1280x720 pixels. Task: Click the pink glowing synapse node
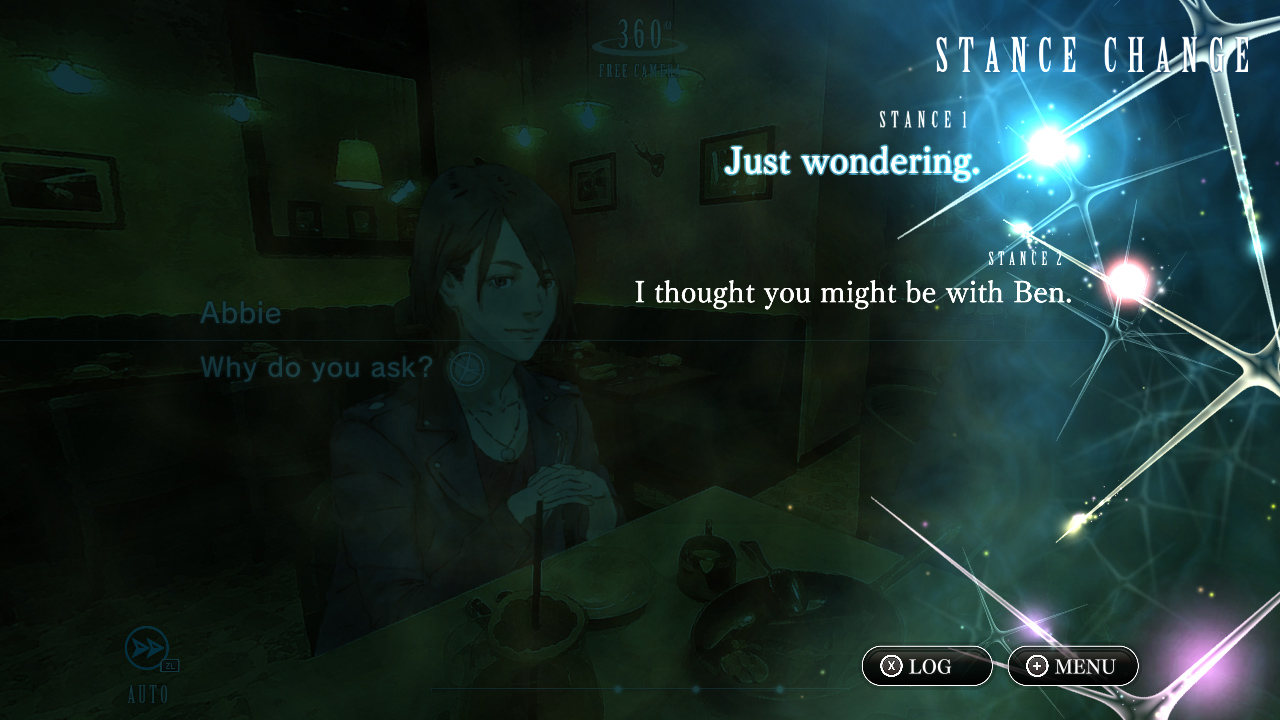(x=1128, y=279)
